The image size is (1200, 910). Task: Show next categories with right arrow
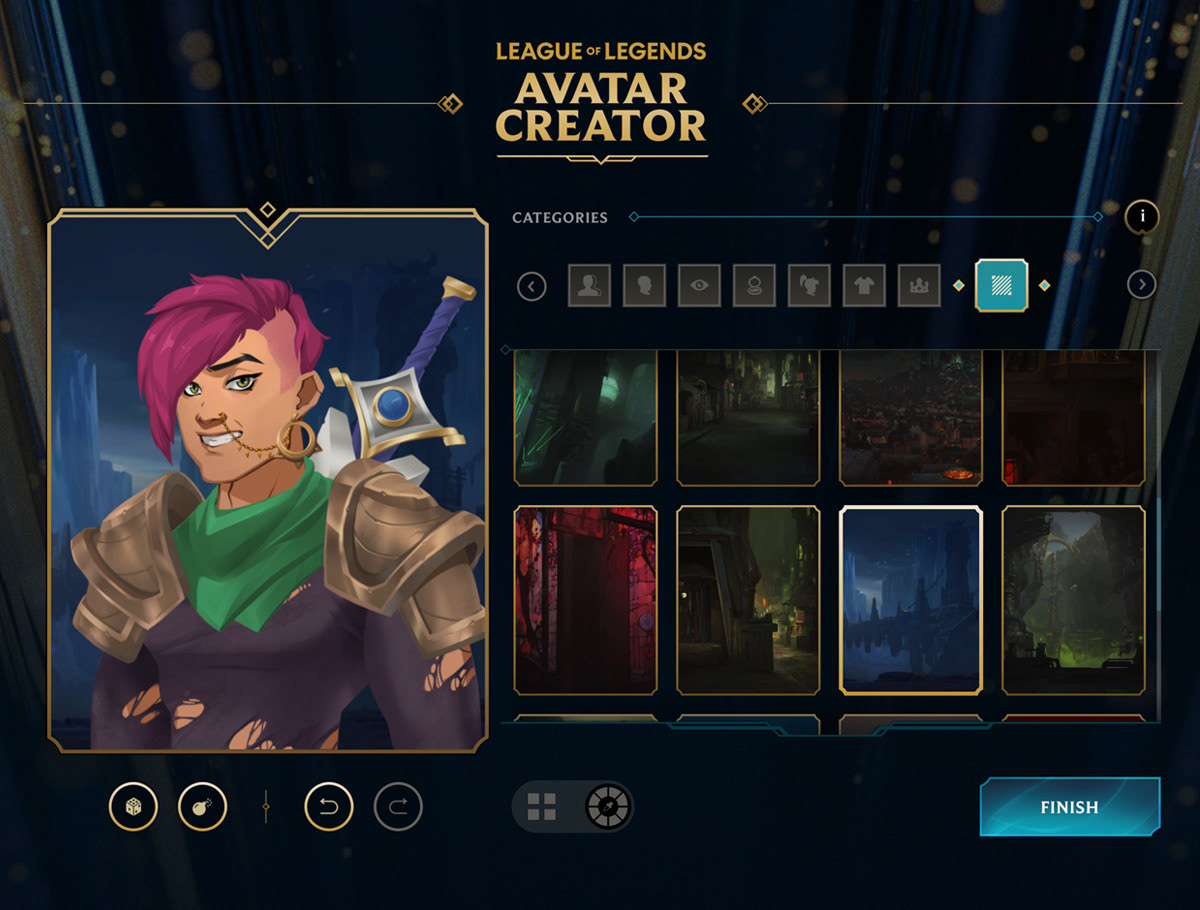(1141, 285)
